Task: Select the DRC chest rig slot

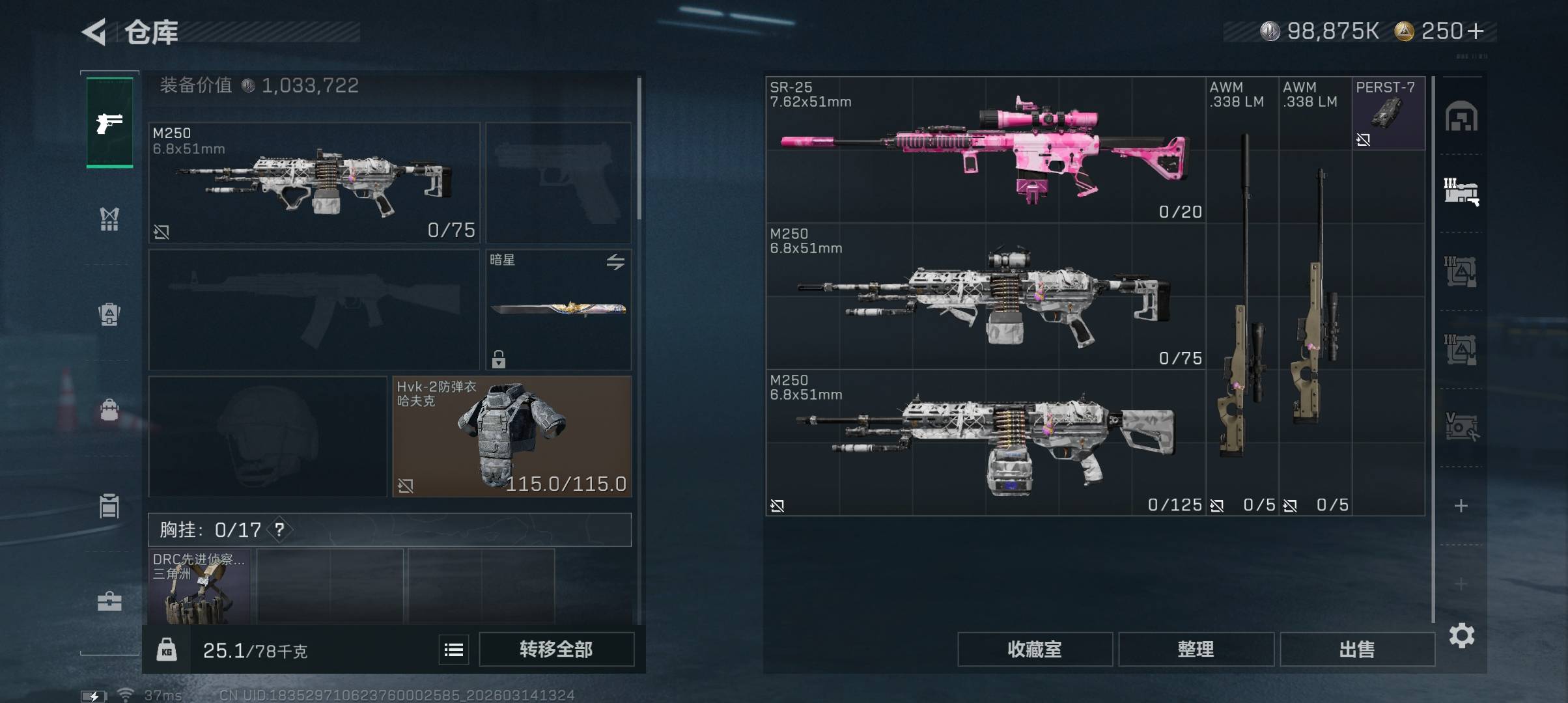Action: (199, 587)
